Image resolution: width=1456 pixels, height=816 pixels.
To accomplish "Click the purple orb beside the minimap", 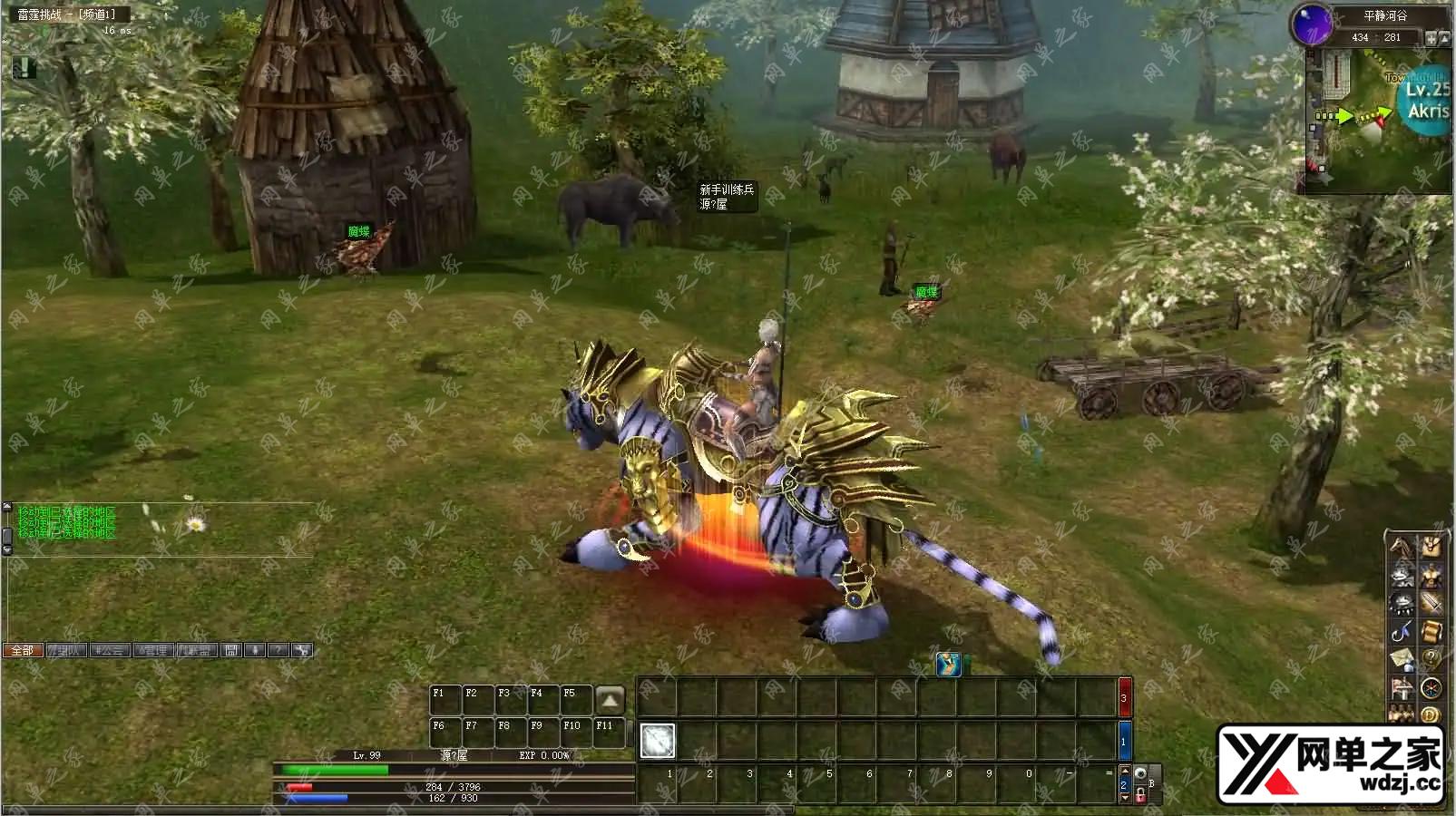I will click(x=1311, y=23).
